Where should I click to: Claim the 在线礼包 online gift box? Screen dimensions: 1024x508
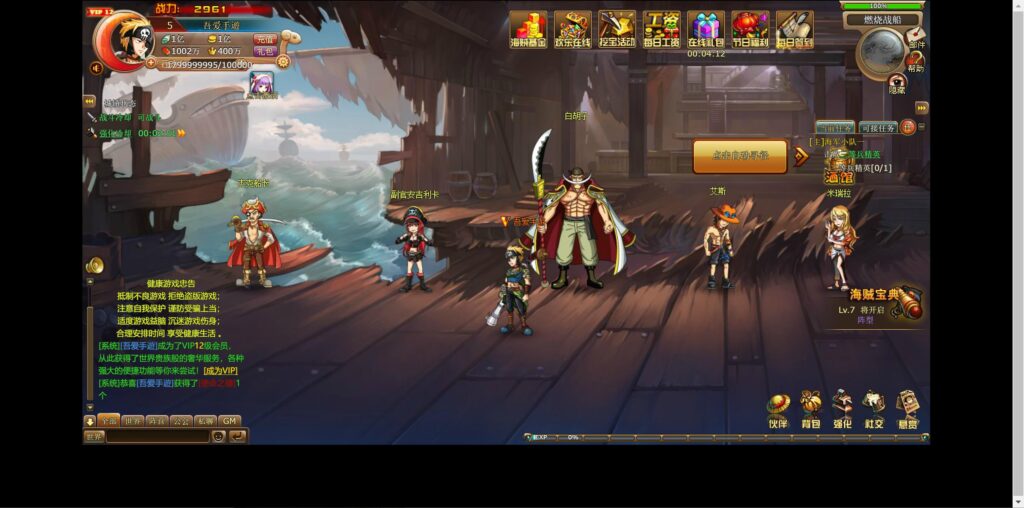pyautogui.click(x=705, y=29)
